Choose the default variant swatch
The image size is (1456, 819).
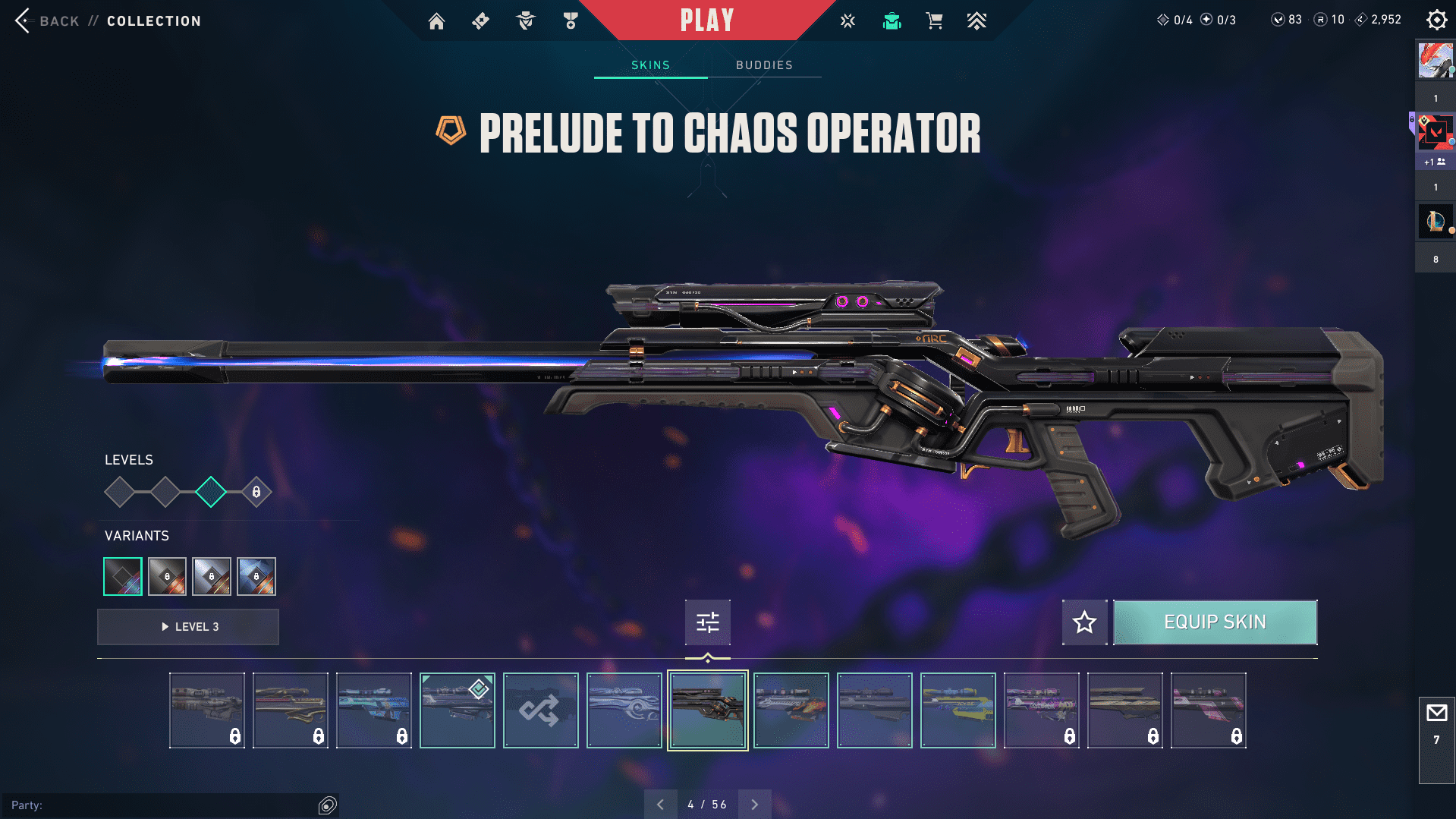click(x=123, y=577)
